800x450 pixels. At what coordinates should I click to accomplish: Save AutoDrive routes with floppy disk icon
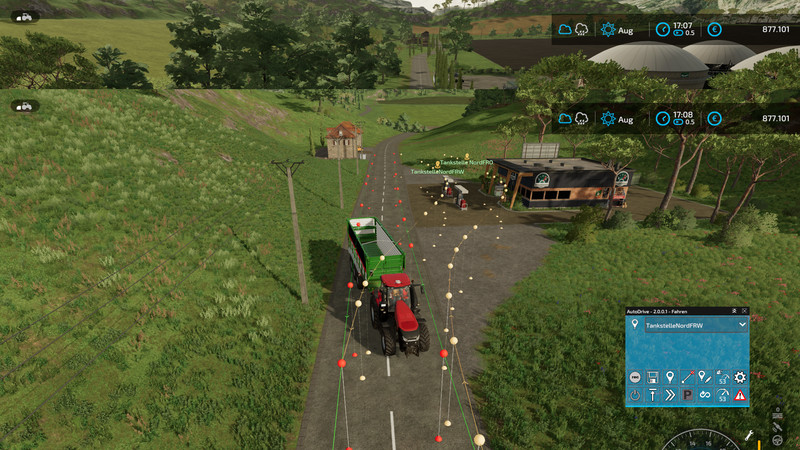652,377
